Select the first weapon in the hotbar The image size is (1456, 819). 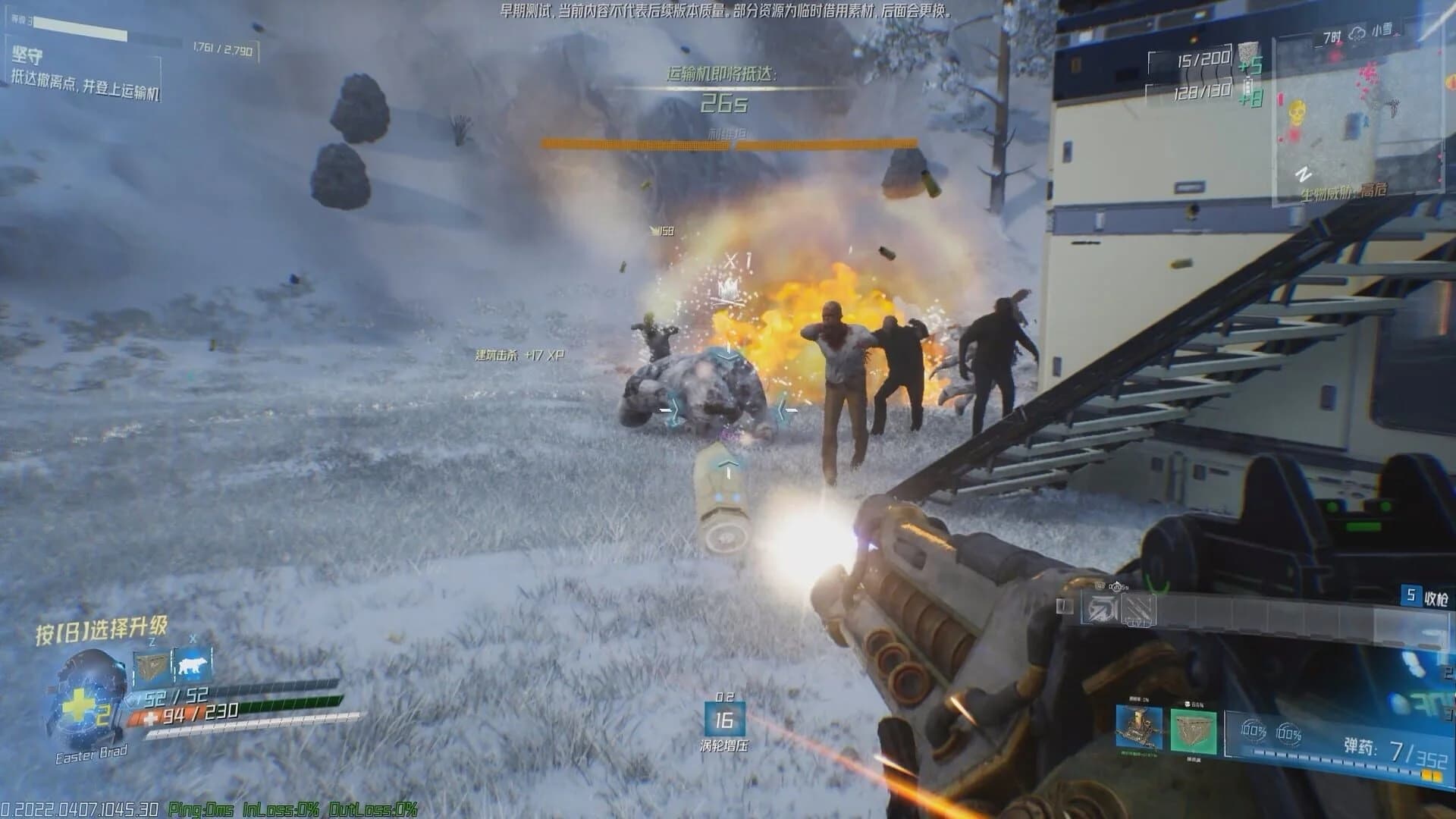click(x=1099, y=609)
